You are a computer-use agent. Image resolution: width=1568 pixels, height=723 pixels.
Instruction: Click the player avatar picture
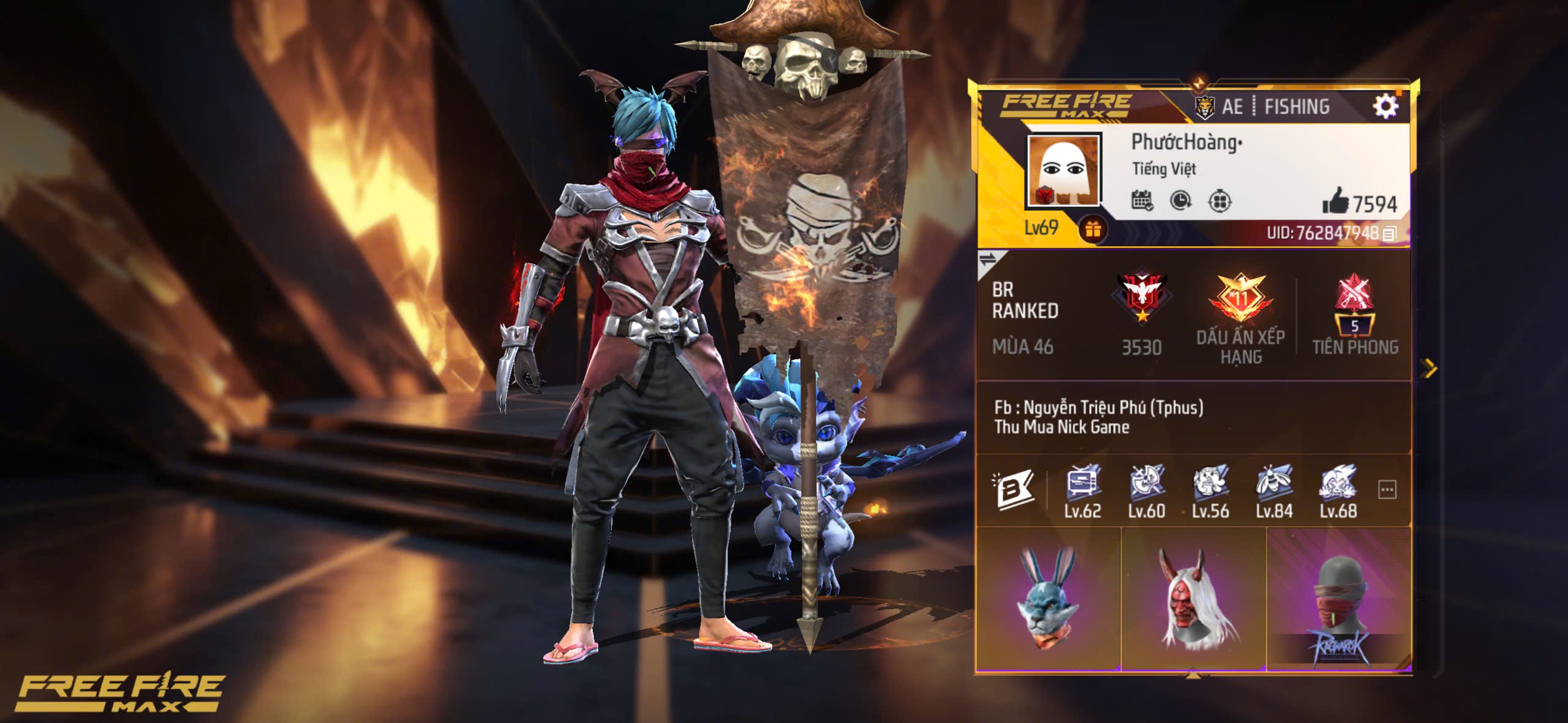[x=1064, y=171]
